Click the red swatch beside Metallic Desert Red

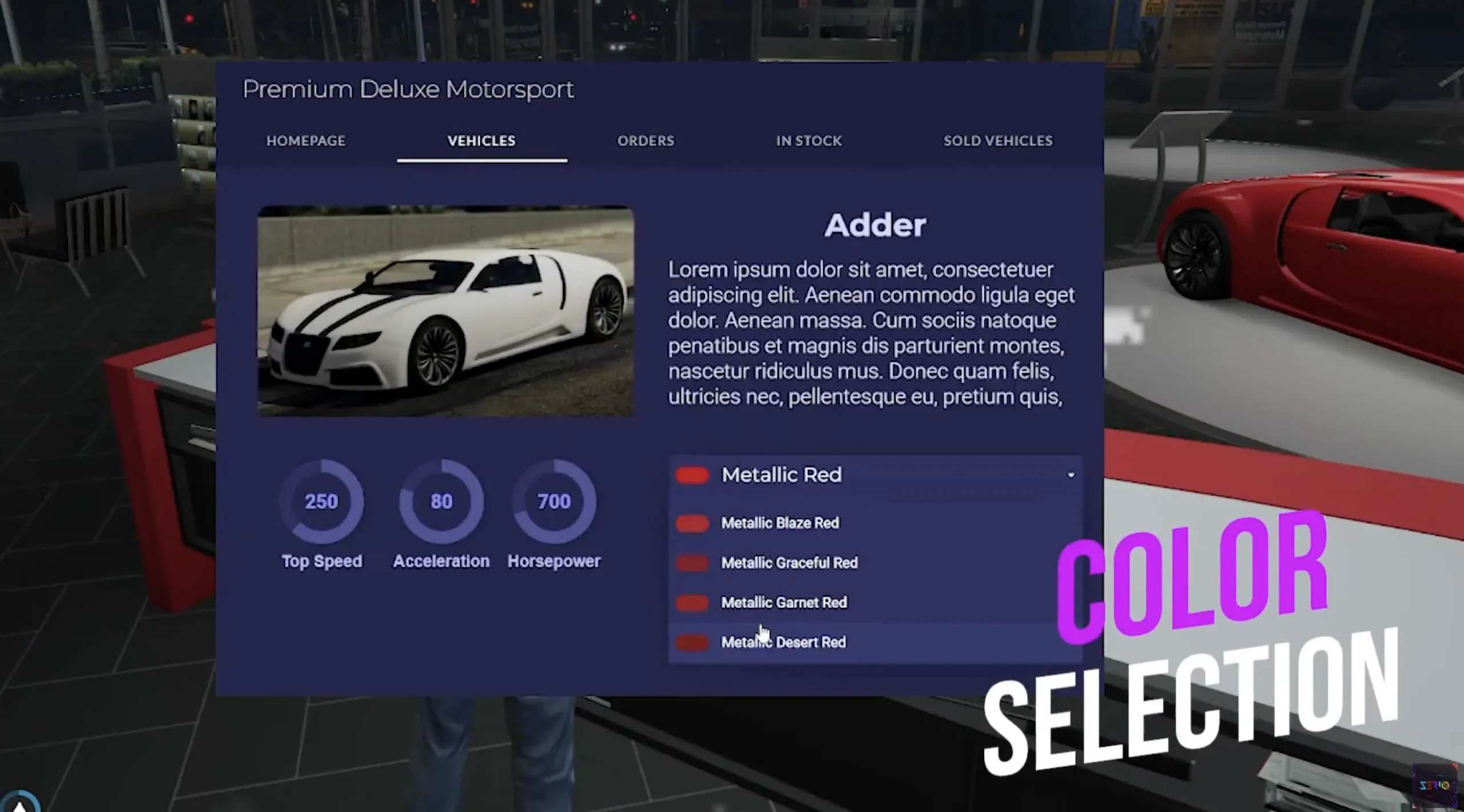(692, 643)
